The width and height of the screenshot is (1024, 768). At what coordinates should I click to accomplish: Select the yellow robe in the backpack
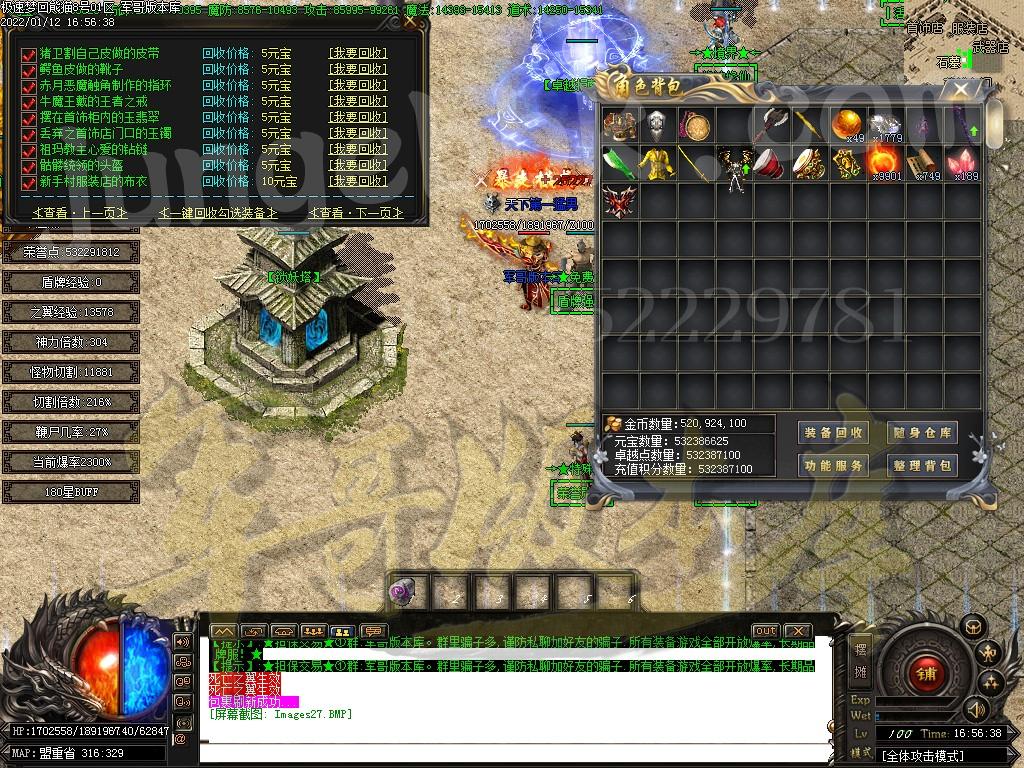pyautogui.click(x=657, y=162)
